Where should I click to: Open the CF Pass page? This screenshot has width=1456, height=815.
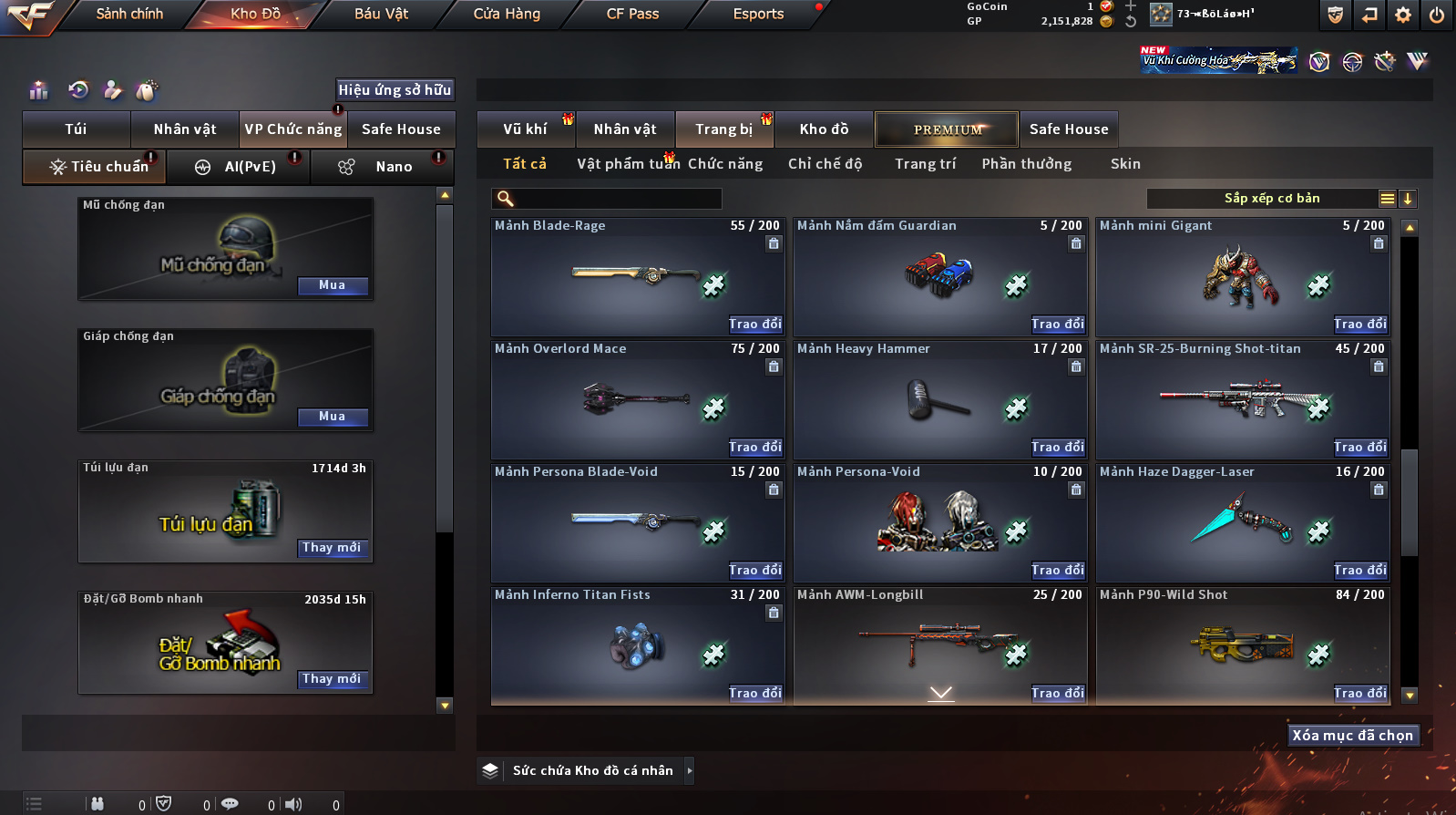coord(632,14)
